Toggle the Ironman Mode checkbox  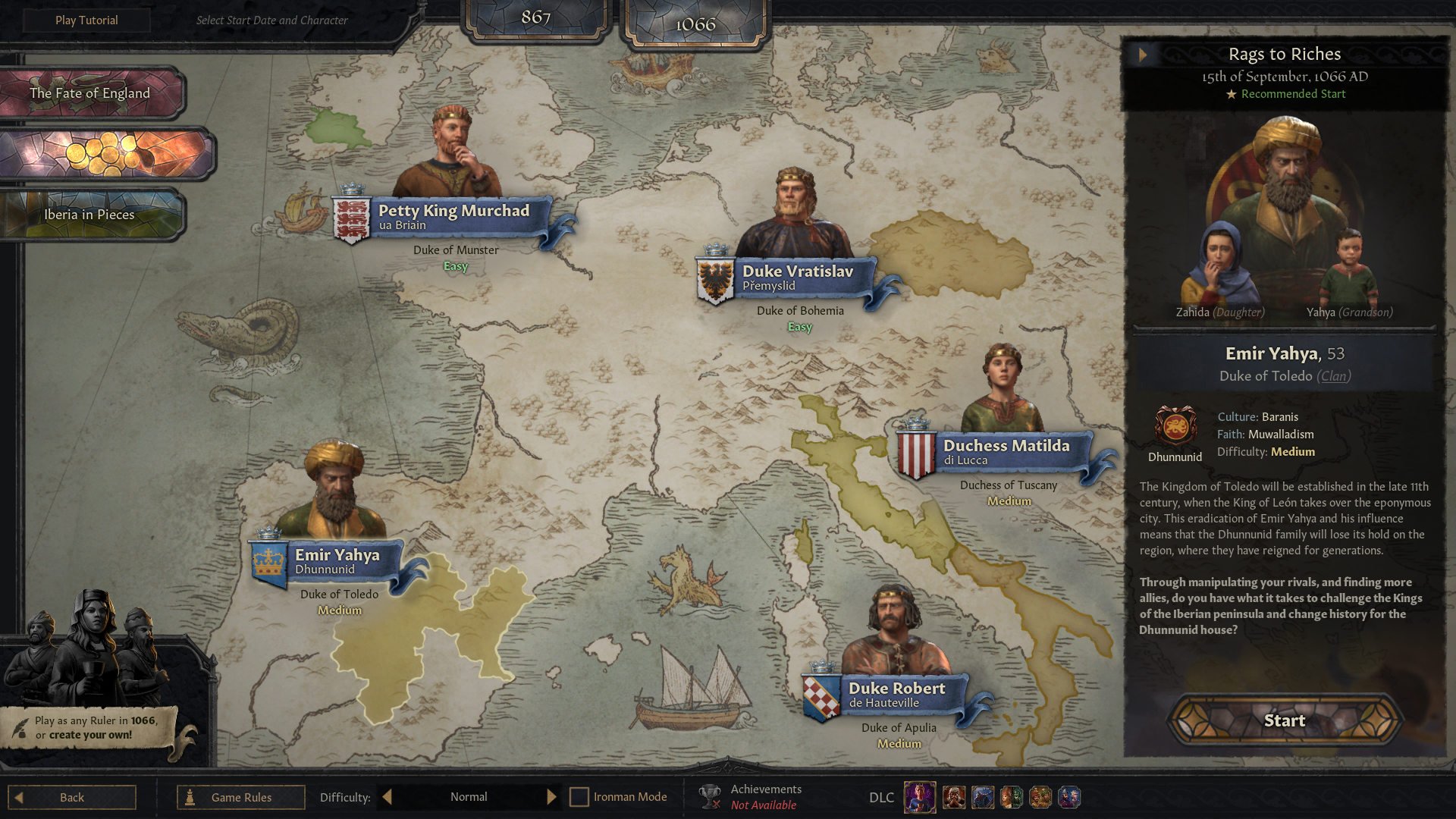[x=579, y=797]
